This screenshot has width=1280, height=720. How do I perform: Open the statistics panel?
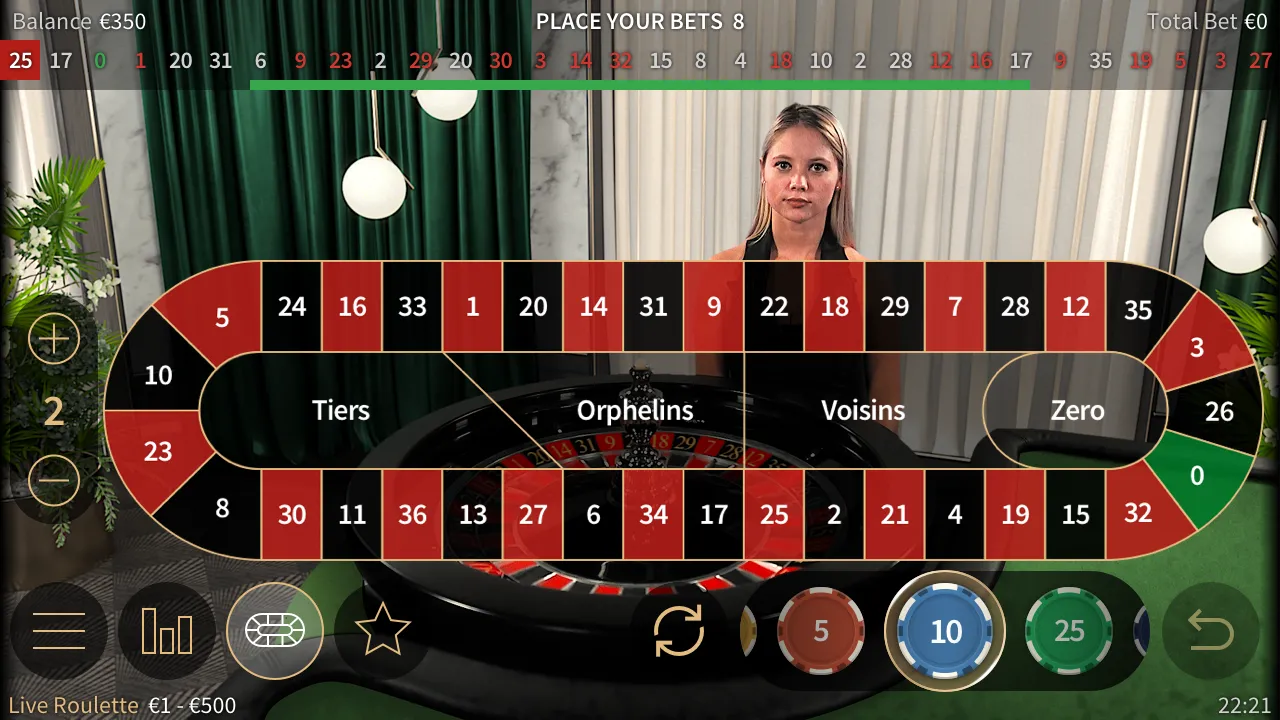167,631
